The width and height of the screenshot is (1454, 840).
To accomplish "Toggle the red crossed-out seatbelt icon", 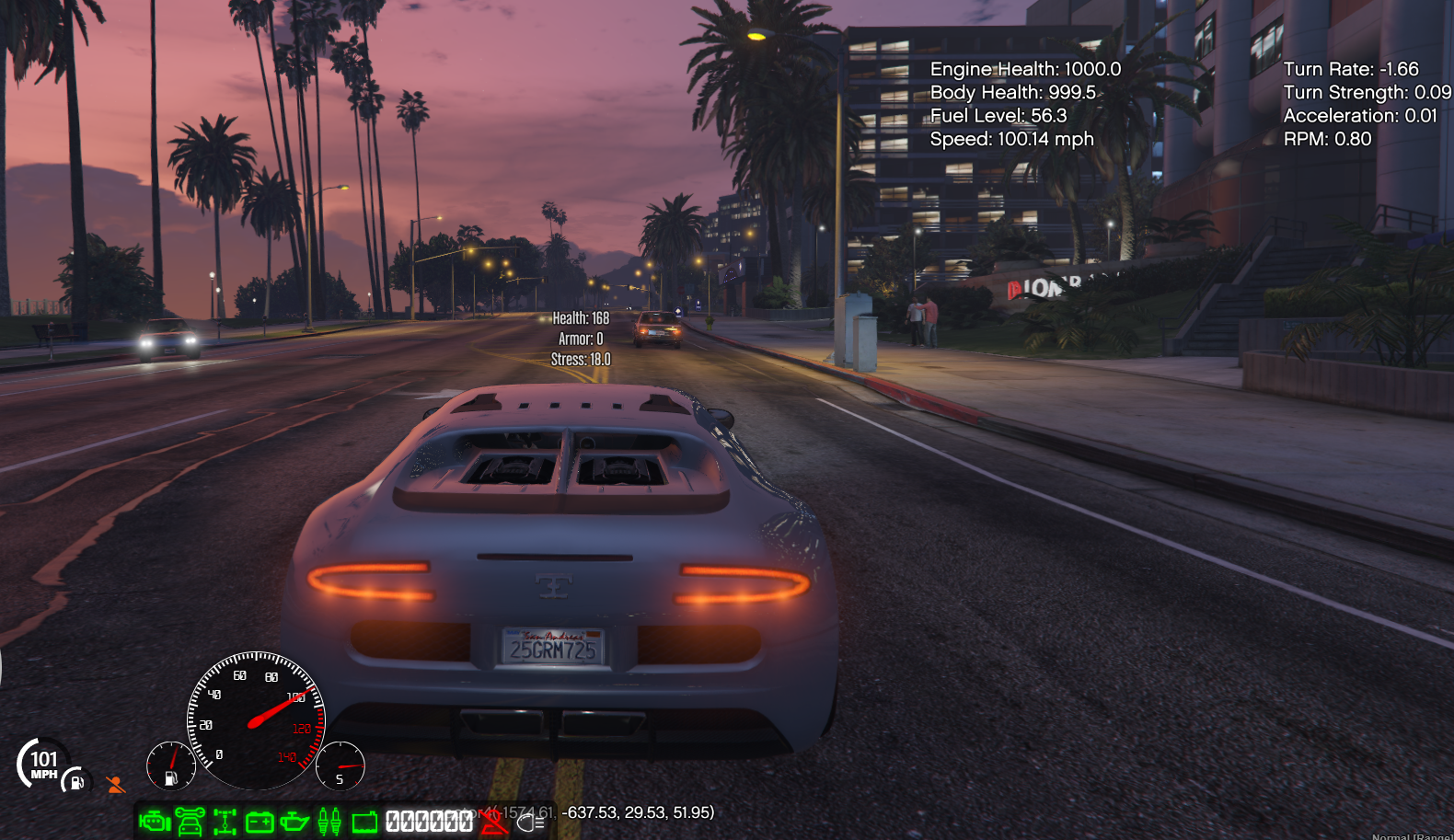I will [493, 821].
